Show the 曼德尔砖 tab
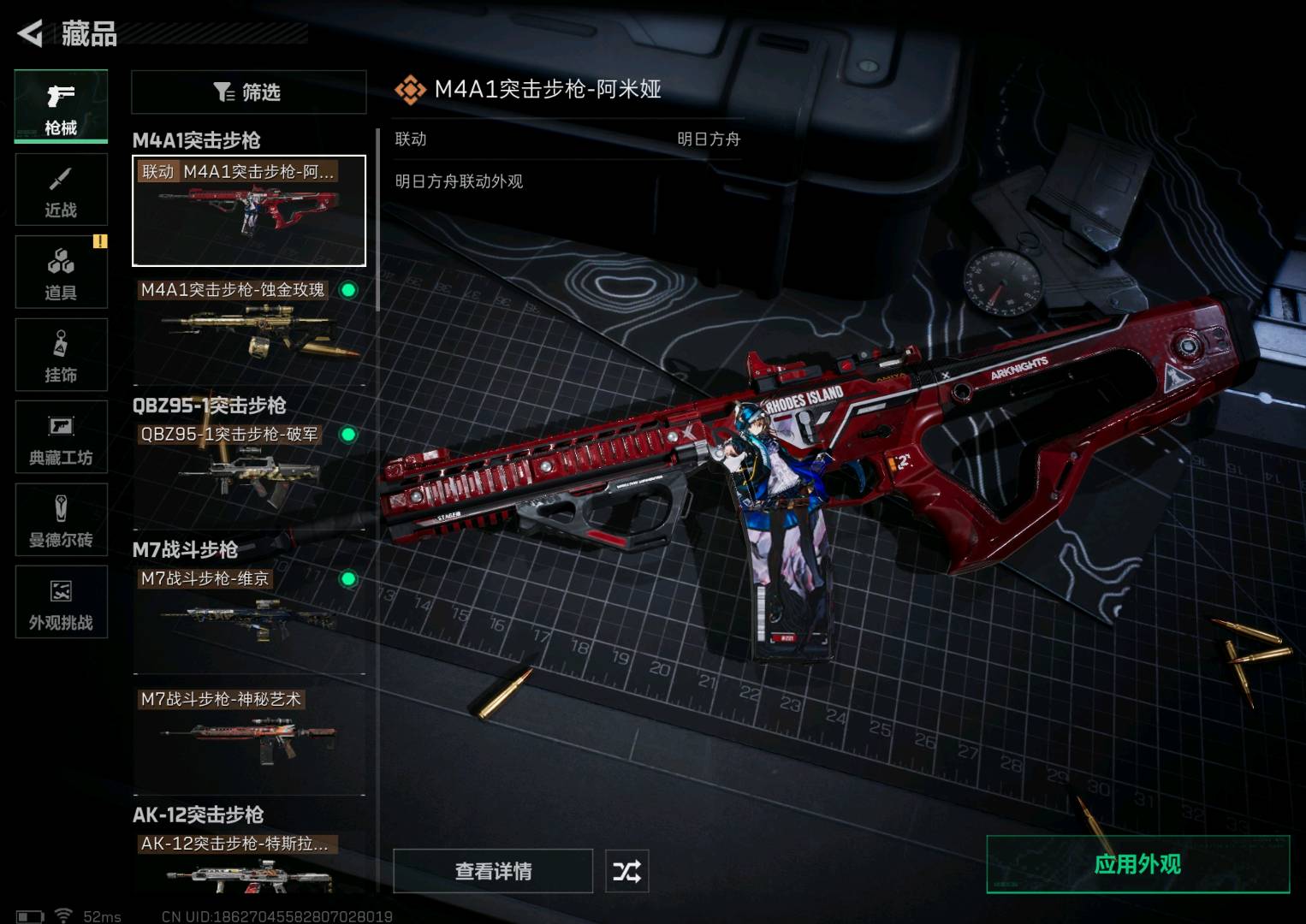This screenshot has width=1306, height=924. click(x=61, y=519)
